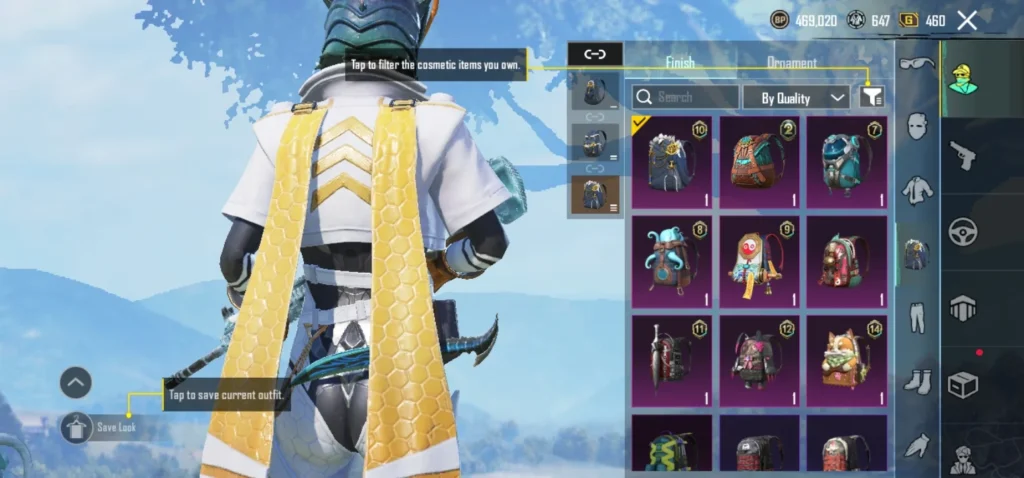Open the pants category

point(917,318)
